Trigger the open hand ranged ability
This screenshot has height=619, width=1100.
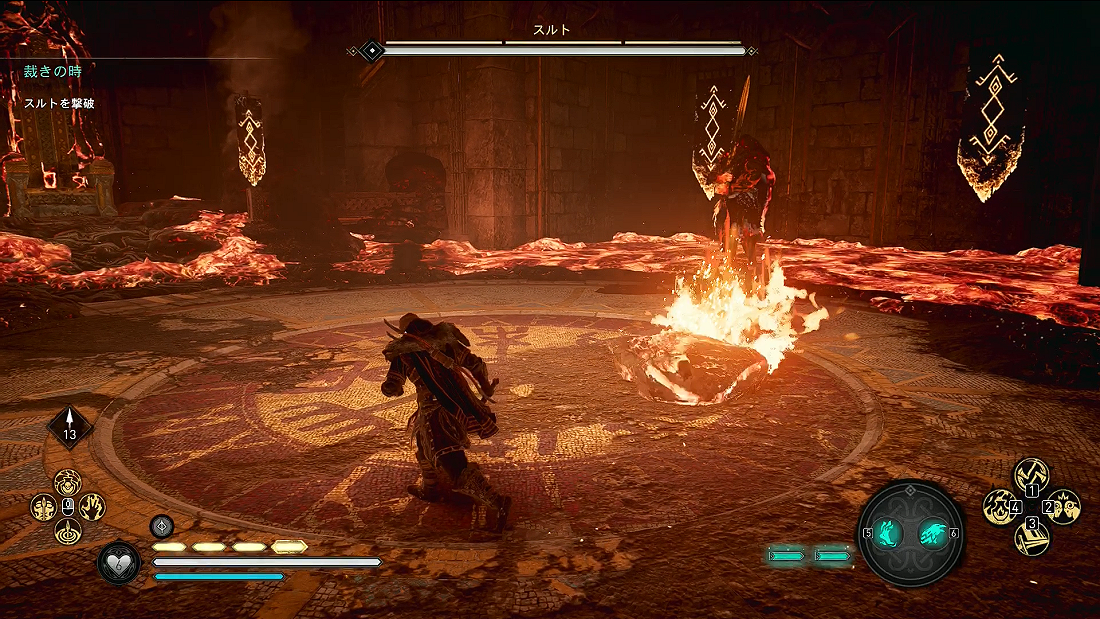[x=93, y=507]
